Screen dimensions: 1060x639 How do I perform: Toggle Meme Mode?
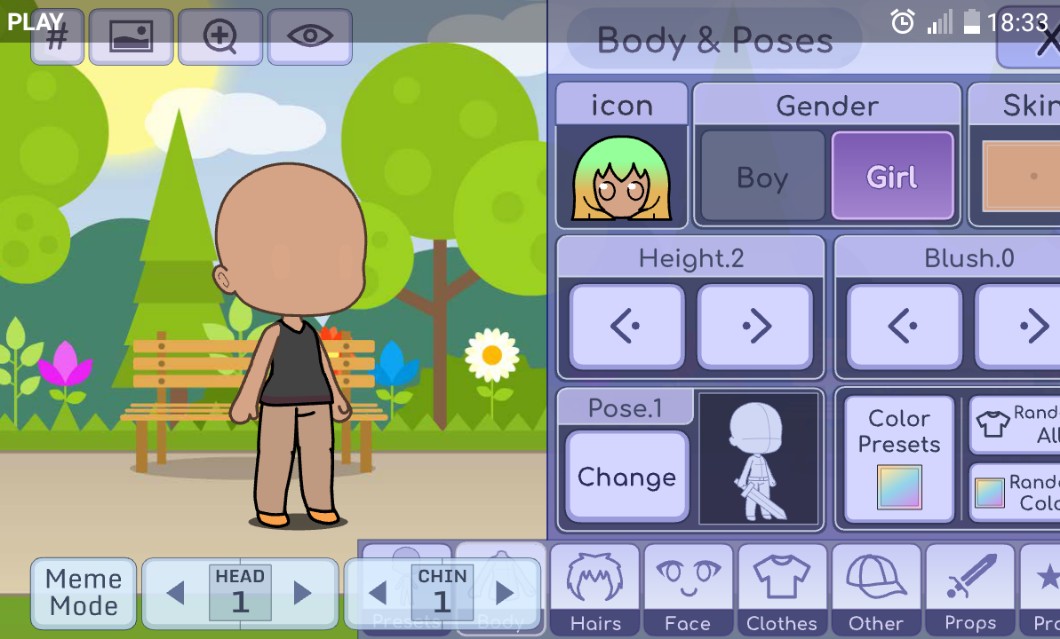[84, 592]
